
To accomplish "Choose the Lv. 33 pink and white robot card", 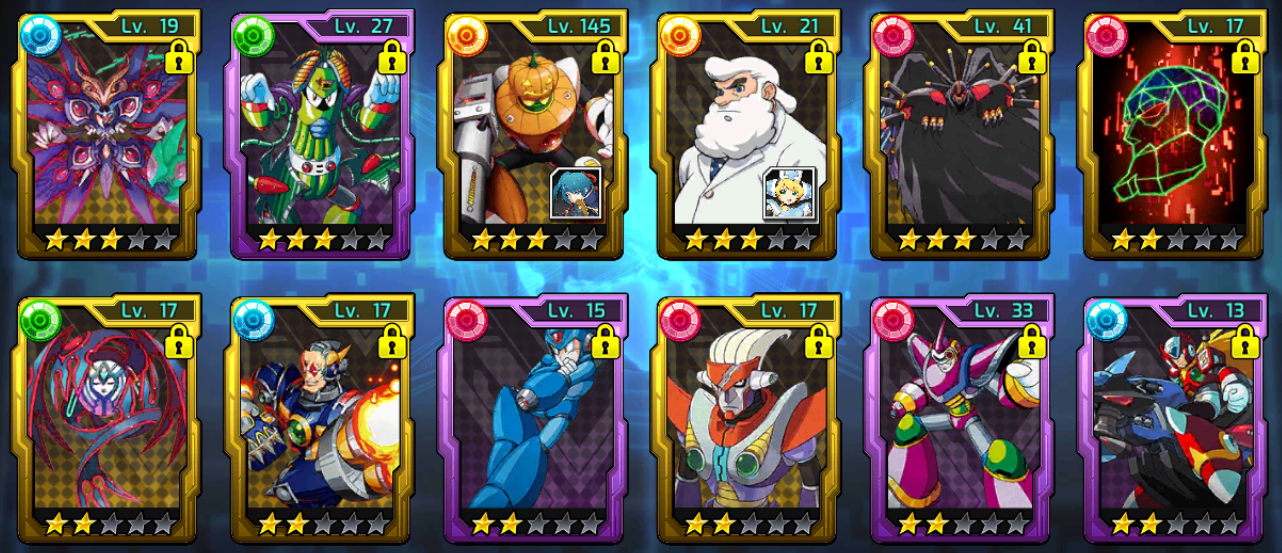I will click(x=962, y=418).
